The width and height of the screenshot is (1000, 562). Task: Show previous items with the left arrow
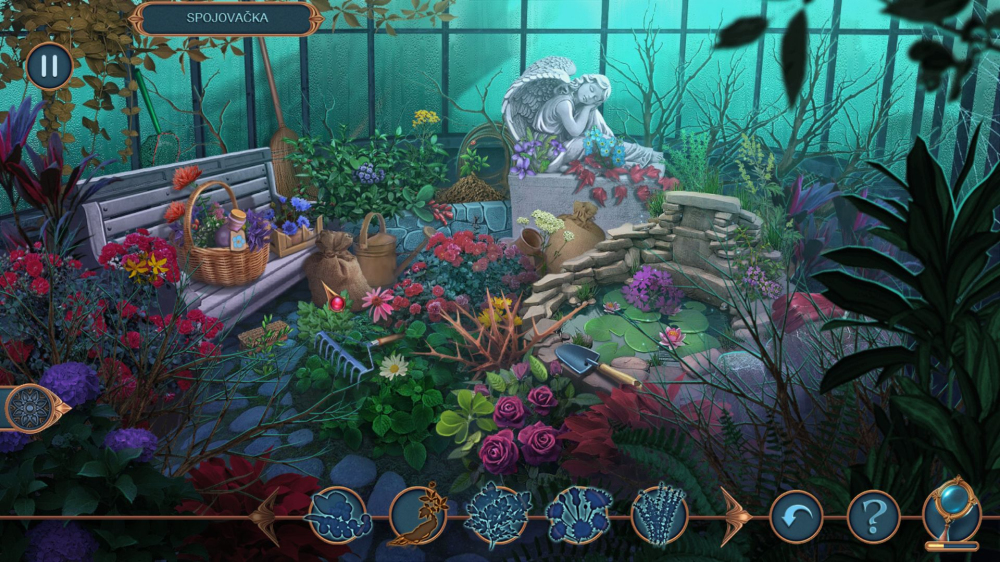point(266,516)
